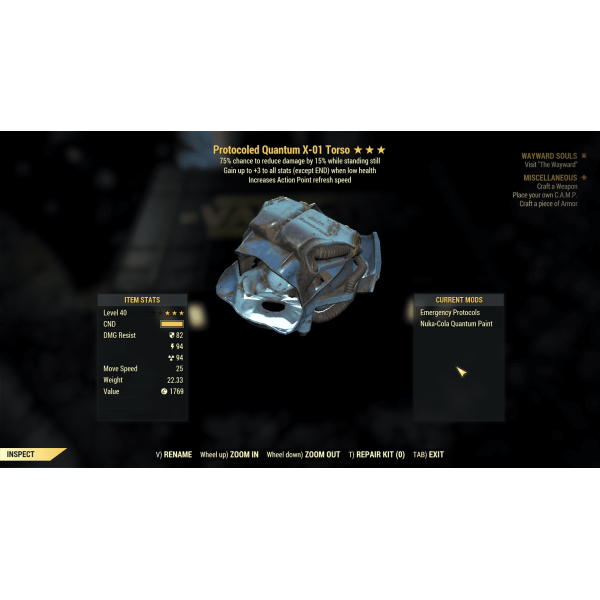The image size is (600, 600).
Task: Open the Miscellaneous objectives tracker entry
Action: [549, 178]
